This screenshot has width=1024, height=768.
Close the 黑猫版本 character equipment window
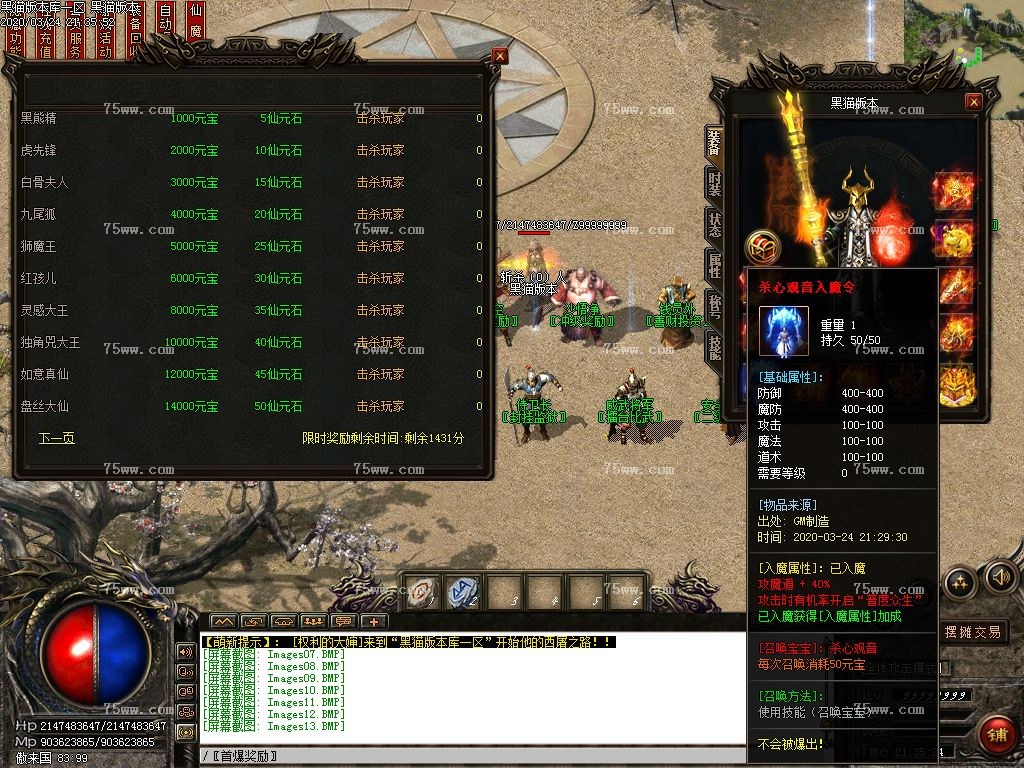pyautogui.click(x=973, y=102)
